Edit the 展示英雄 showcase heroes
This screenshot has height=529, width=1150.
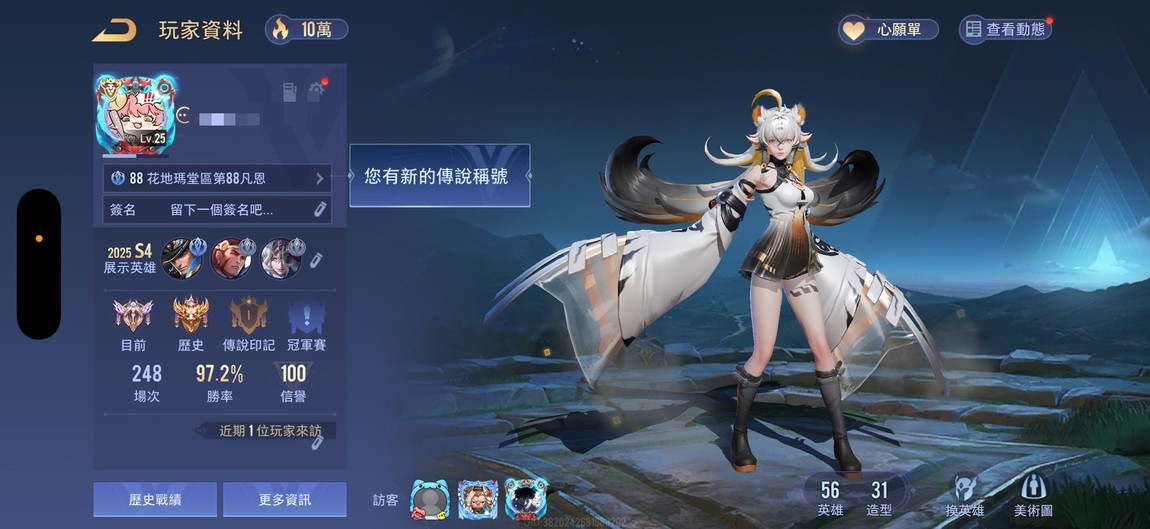point(317,259)
